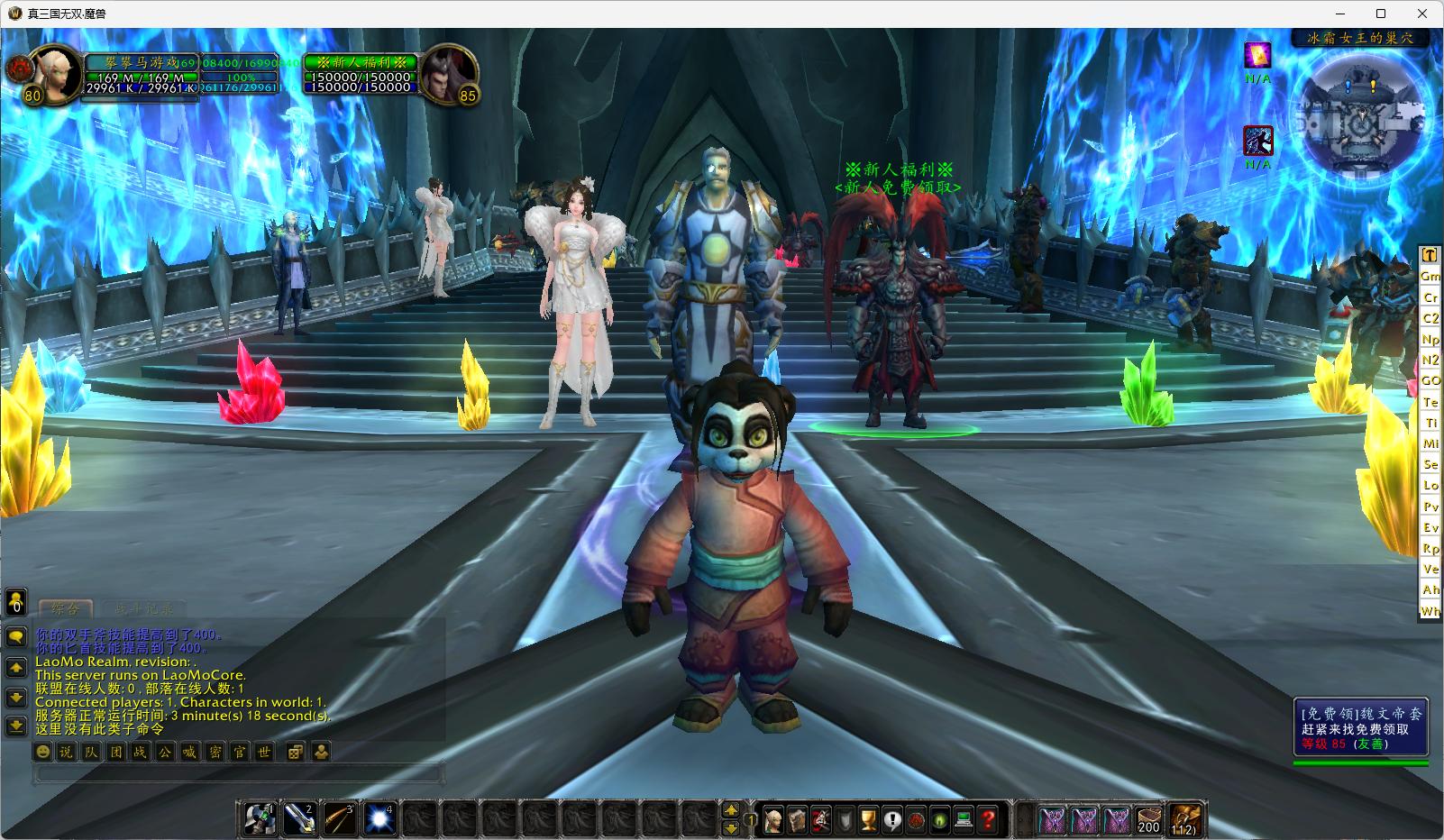Open the backpack showing 200

coord(1148,819)
